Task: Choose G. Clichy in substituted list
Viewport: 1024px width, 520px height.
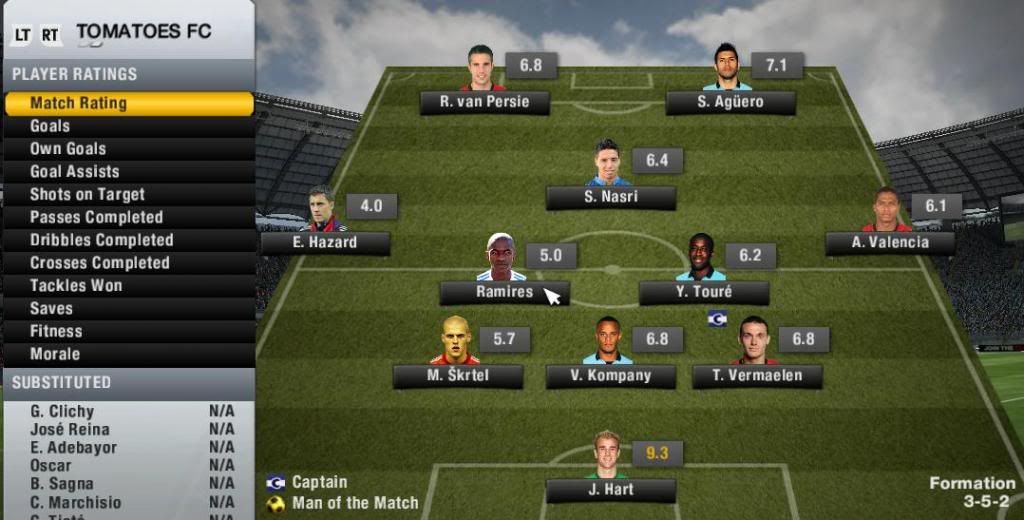Action: tap(62, 411)
